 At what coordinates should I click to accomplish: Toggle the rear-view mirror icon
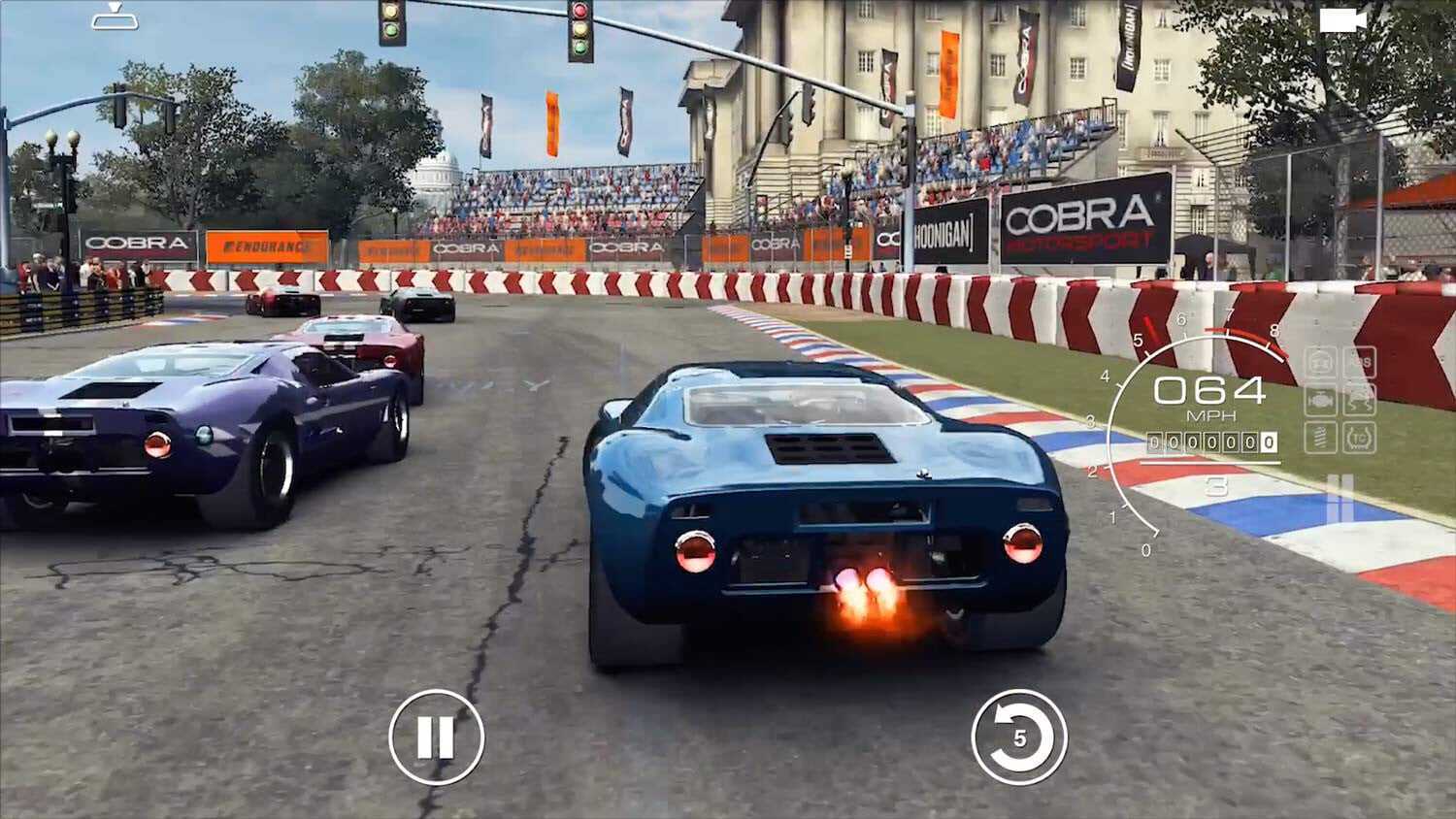pos(115,17)
